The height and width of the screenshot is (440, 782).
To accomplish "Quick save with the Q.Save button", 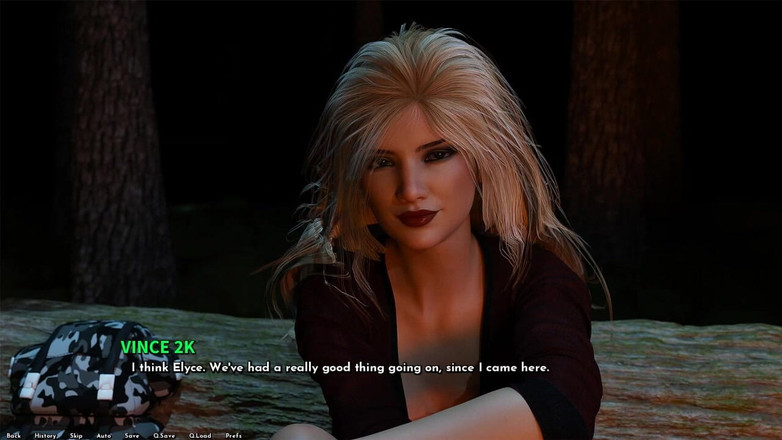I will 164,435.
